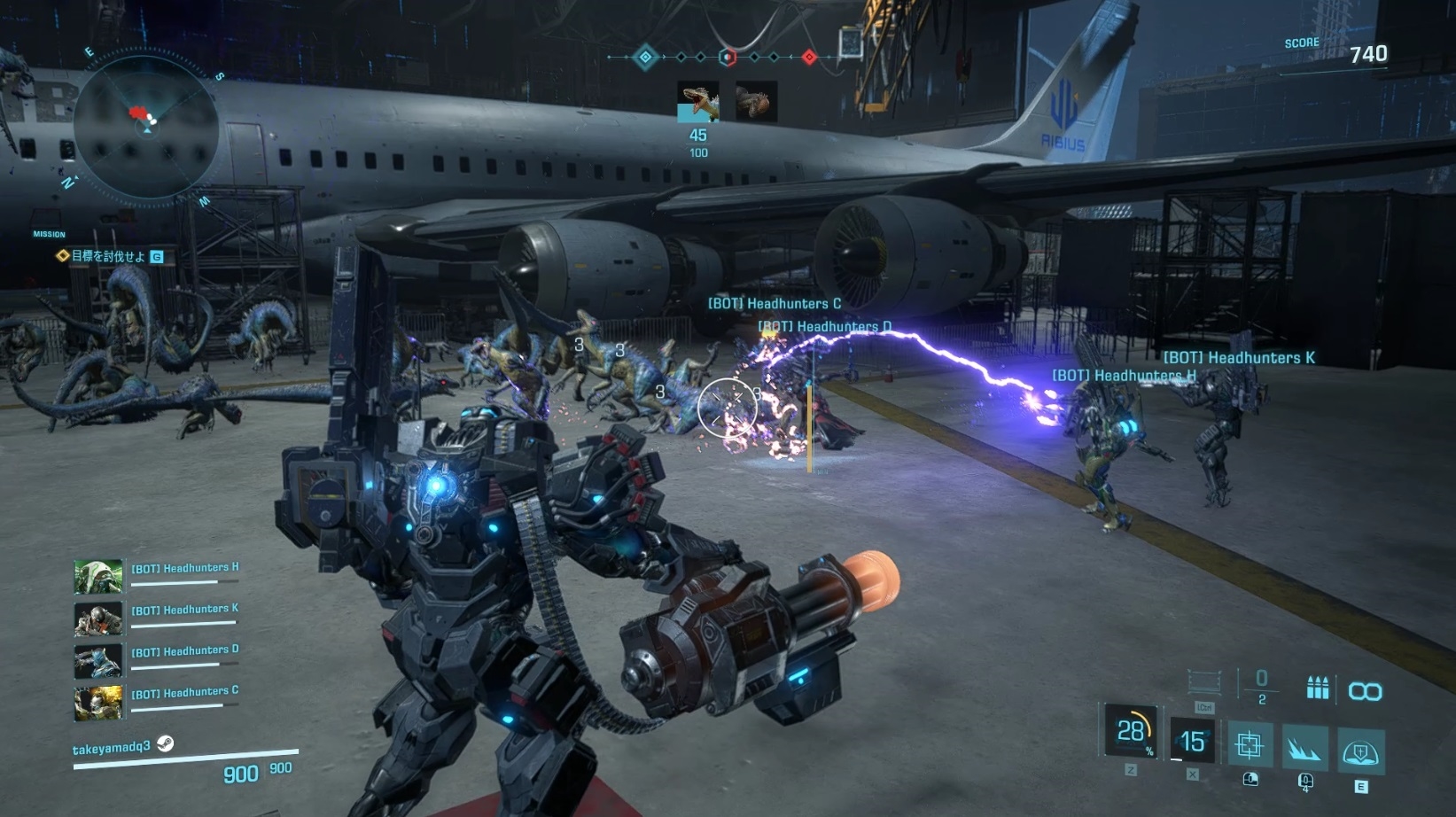Activate the jagged spikes ability icon
1456x817 pixels.
pyautogui.click(x=1304, y=748)
